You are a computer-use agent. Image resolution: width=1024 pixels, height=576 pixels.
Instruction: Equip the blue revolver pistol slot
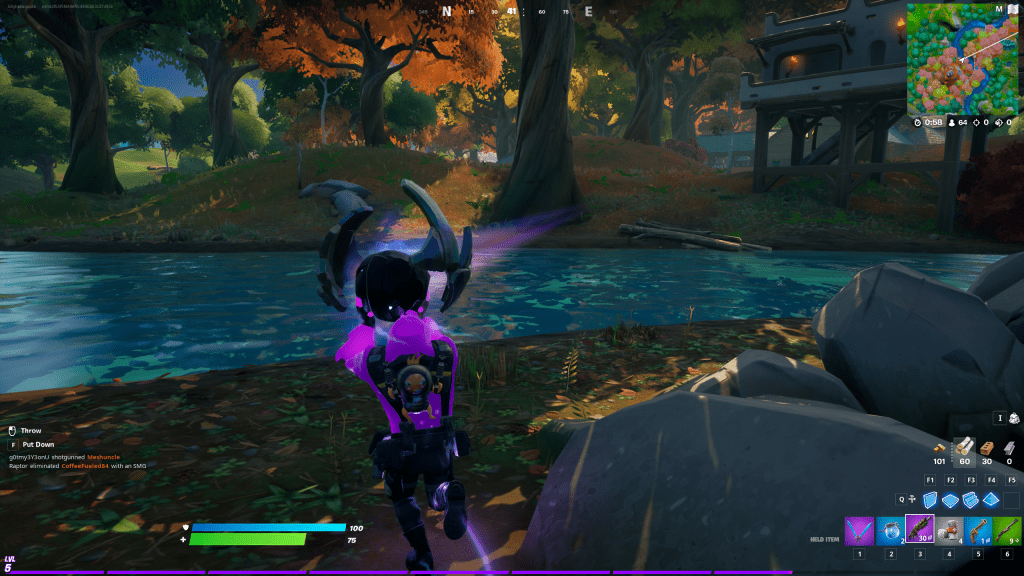tap(979, 530)
